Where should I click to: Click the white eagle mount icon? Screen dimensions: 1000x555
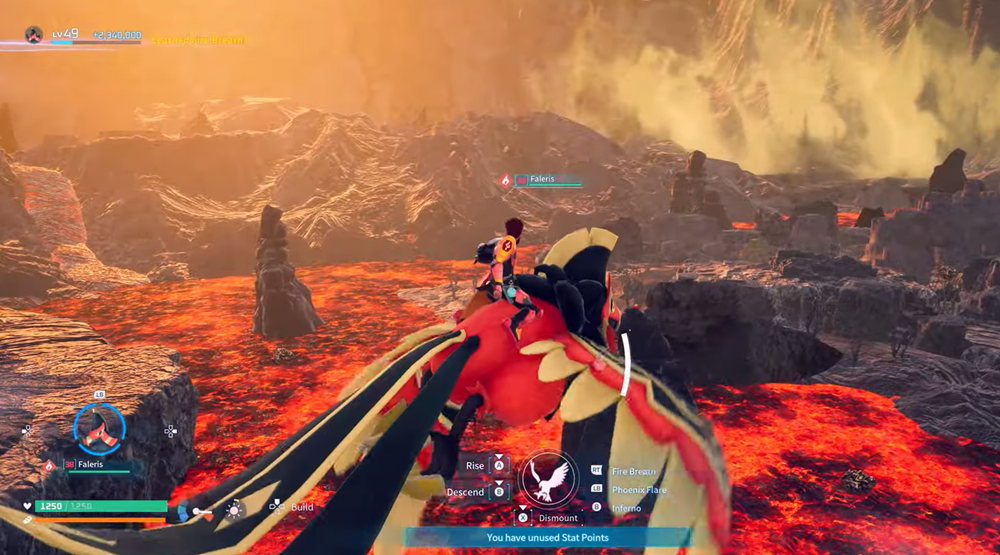tap(548, 477)
